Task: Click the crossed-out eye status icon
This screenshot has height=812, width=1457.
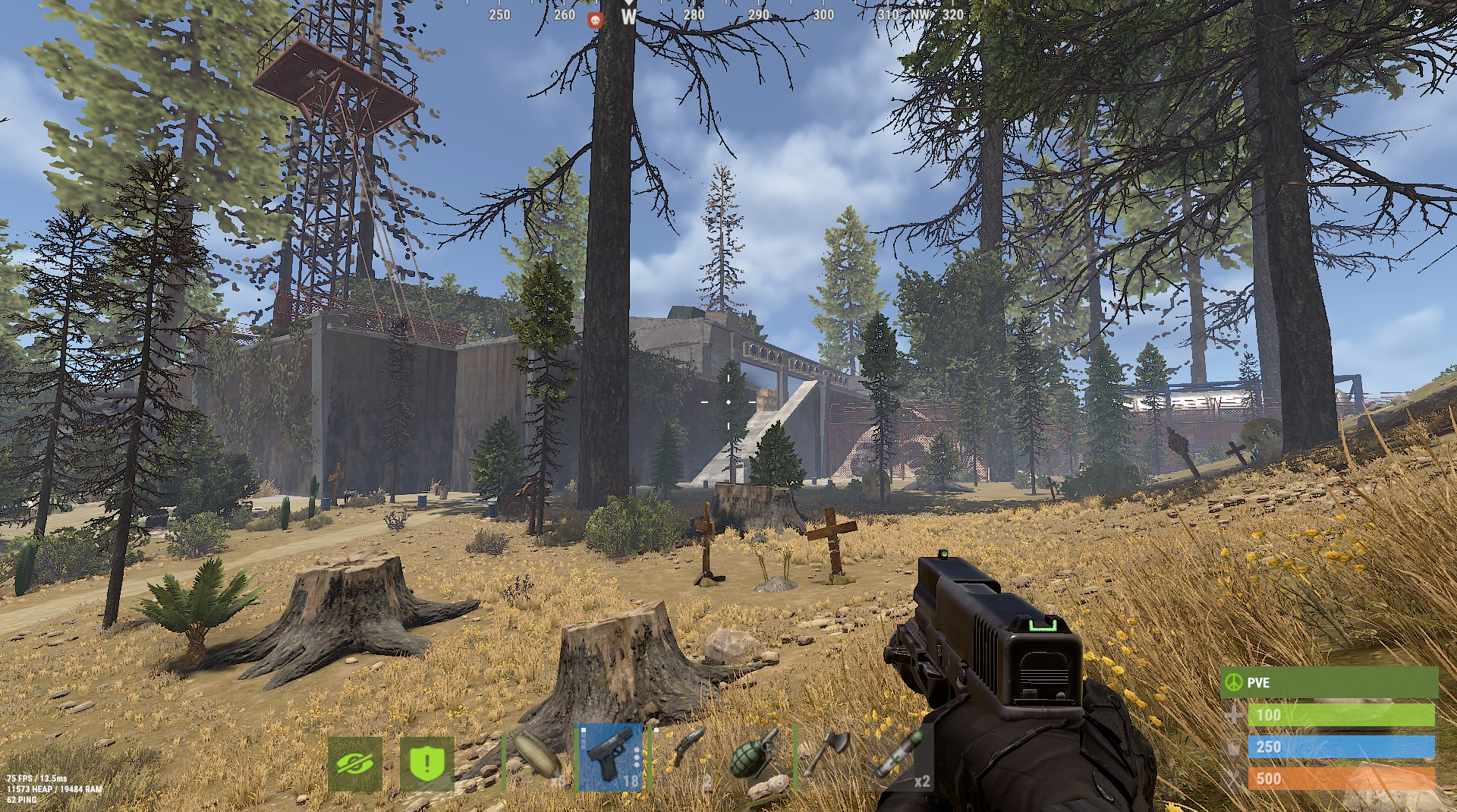Action: pyautogui.click(x=355, y=763)
